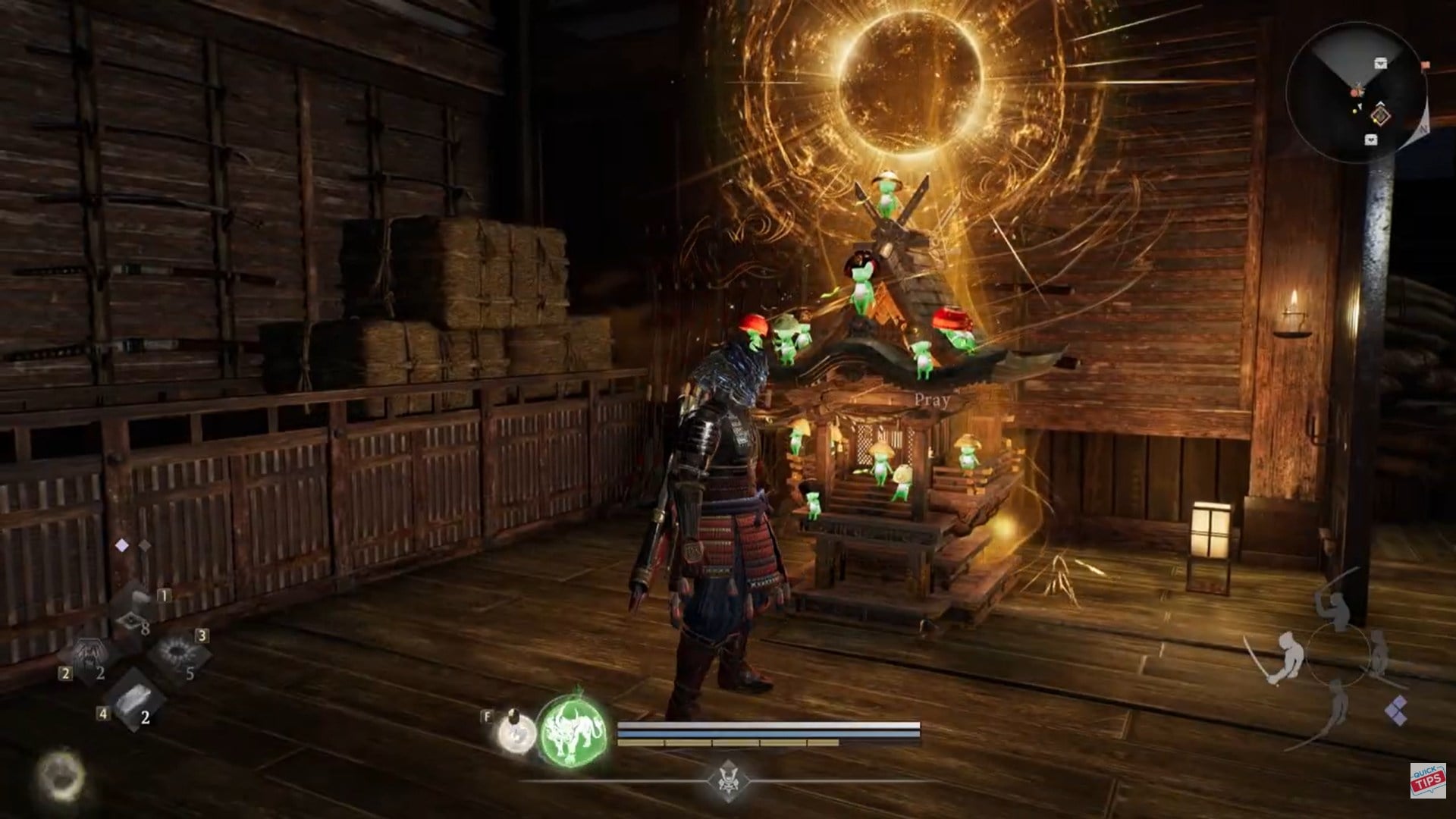Open the Quick Tips channel logo
1456x819 pixels.
click(1427, 780)
